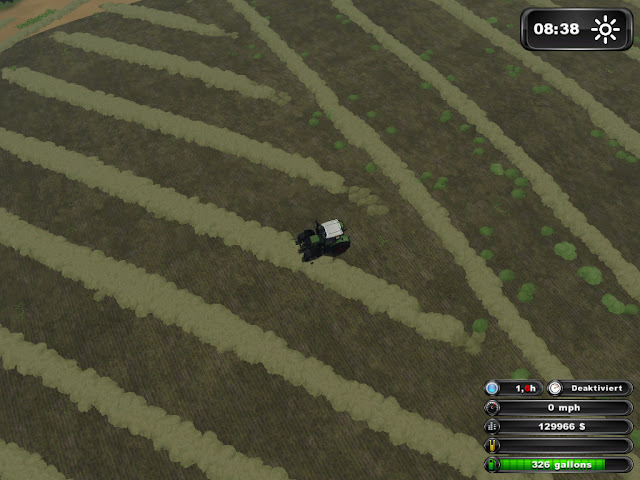The image size is (640, 480).
Task: Click the money balance chart icon
Action: [492, 426]
